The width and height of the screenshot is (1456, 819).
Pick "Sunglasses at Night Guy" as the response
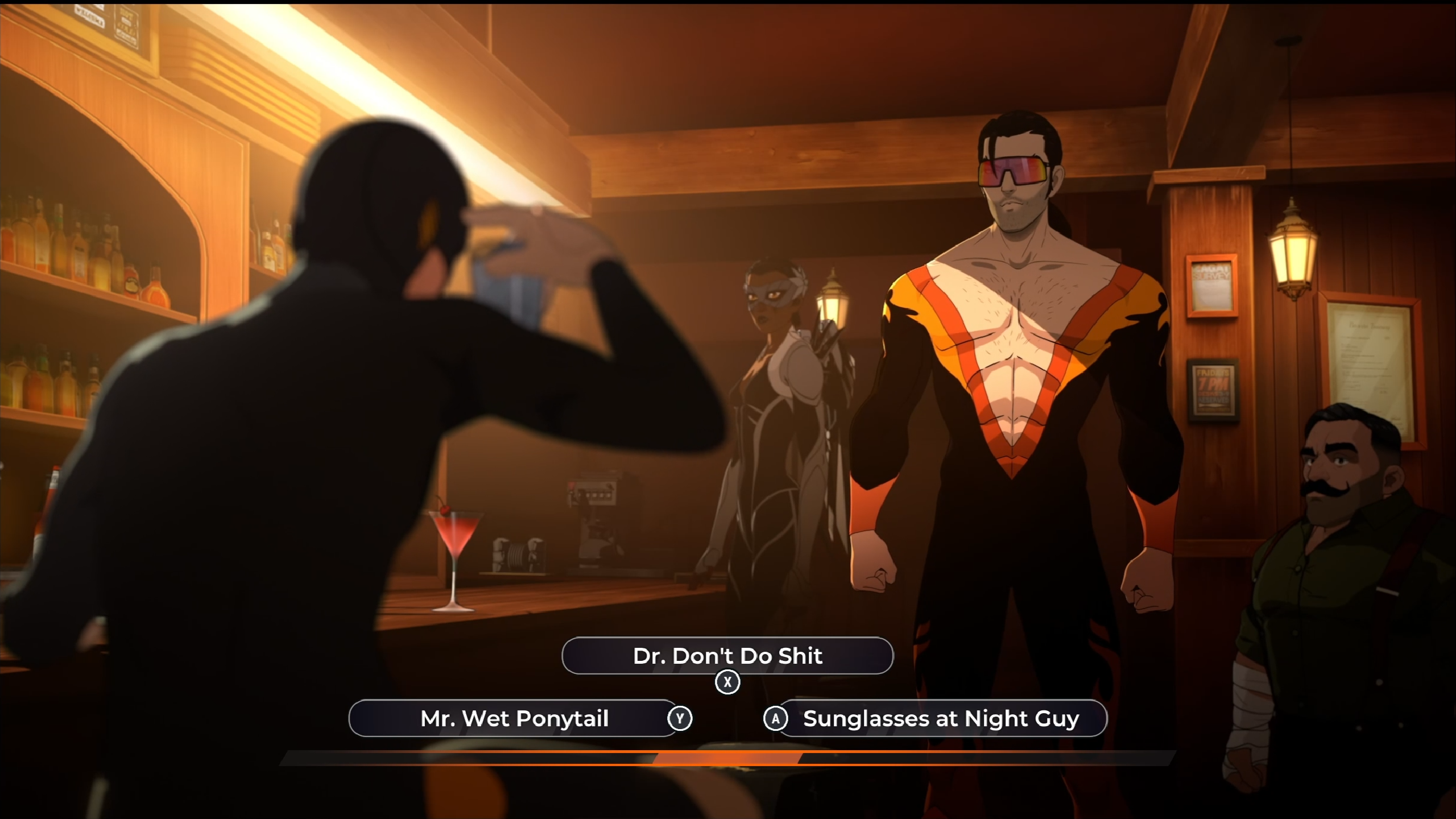point(941,718)
